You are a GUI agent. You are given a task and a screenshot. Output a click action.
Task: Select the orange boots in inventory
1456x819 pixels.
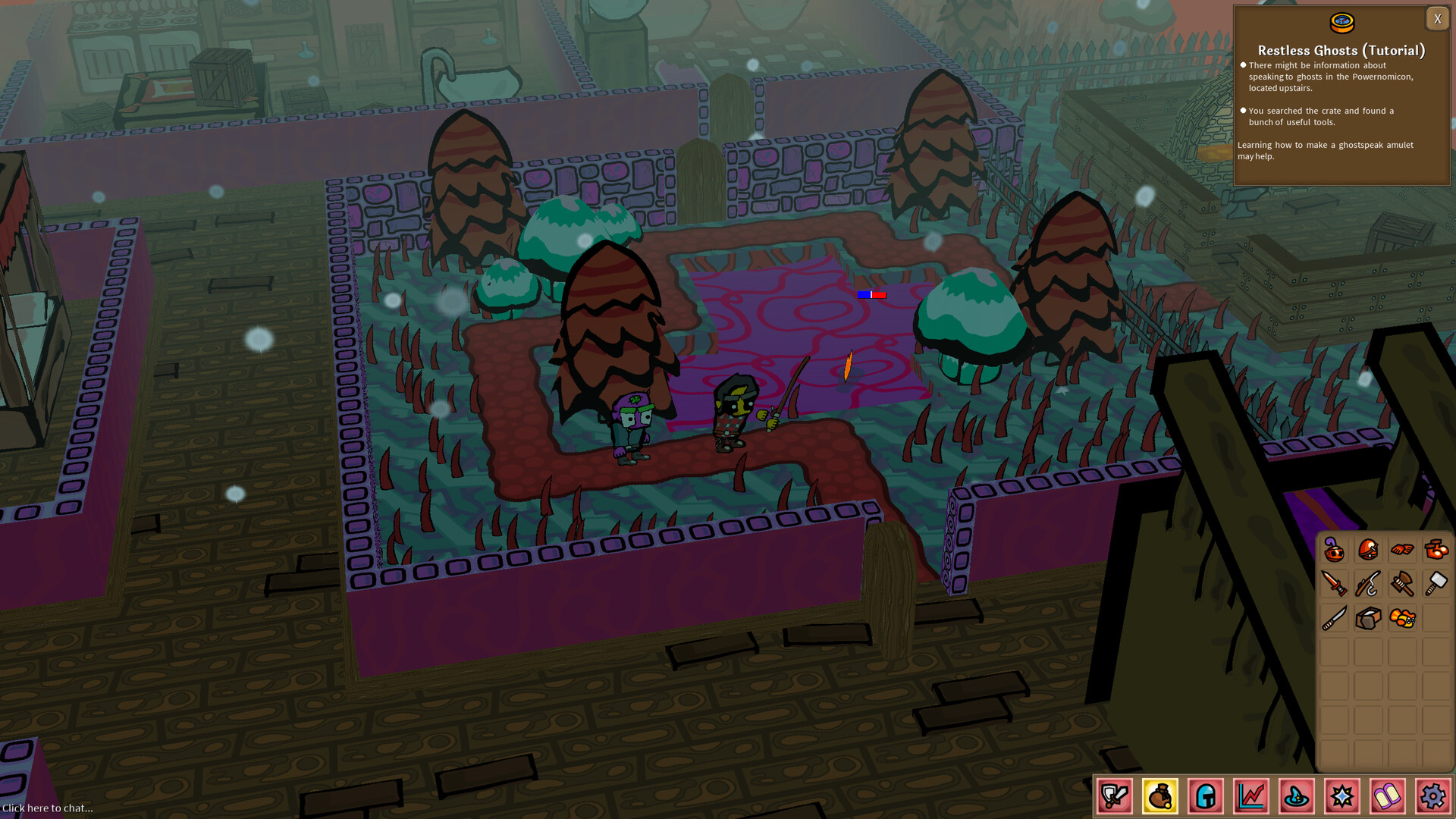tap(1437, 551)
